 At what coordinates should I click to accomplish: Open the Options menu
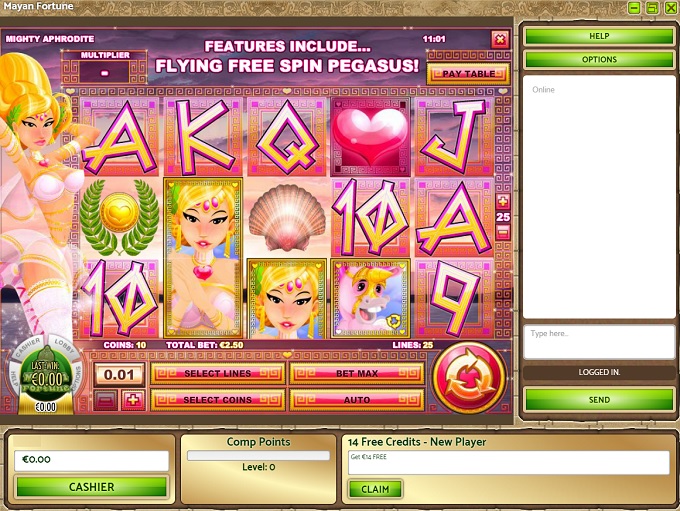pos(599,59)
